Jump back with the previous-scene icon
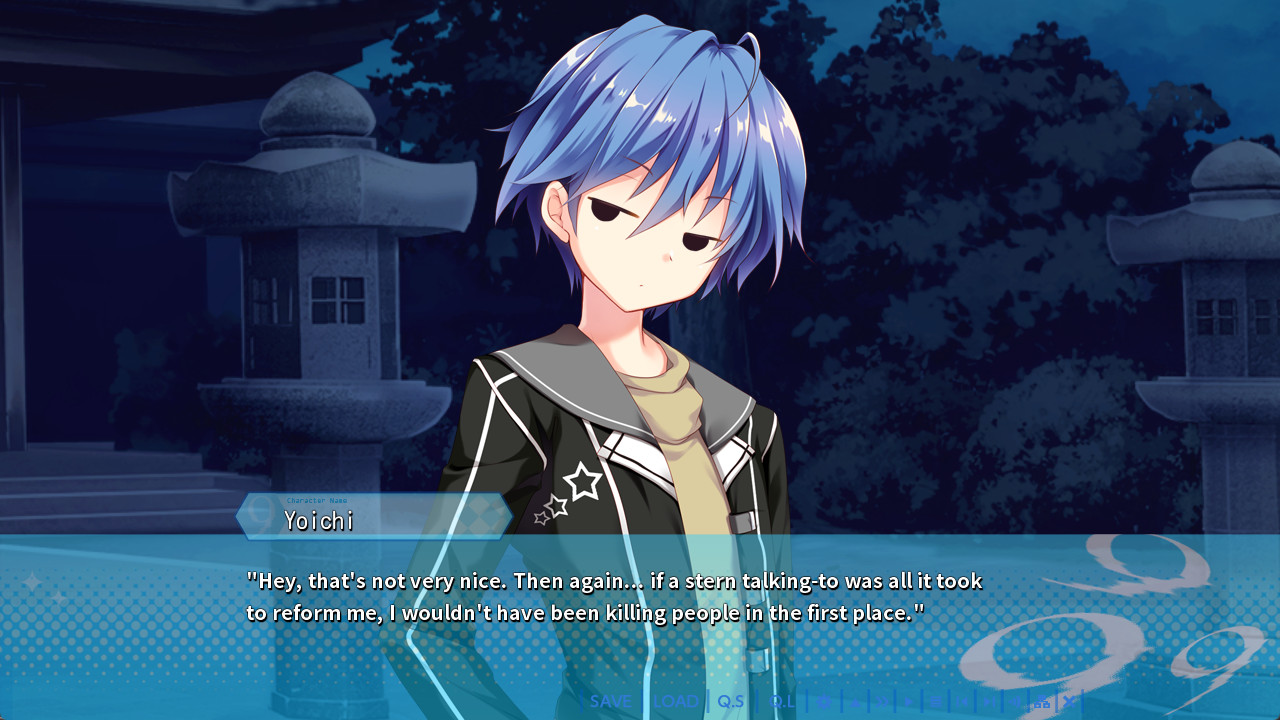Viewport: 1280px width, 720px height. click(963, 702)
